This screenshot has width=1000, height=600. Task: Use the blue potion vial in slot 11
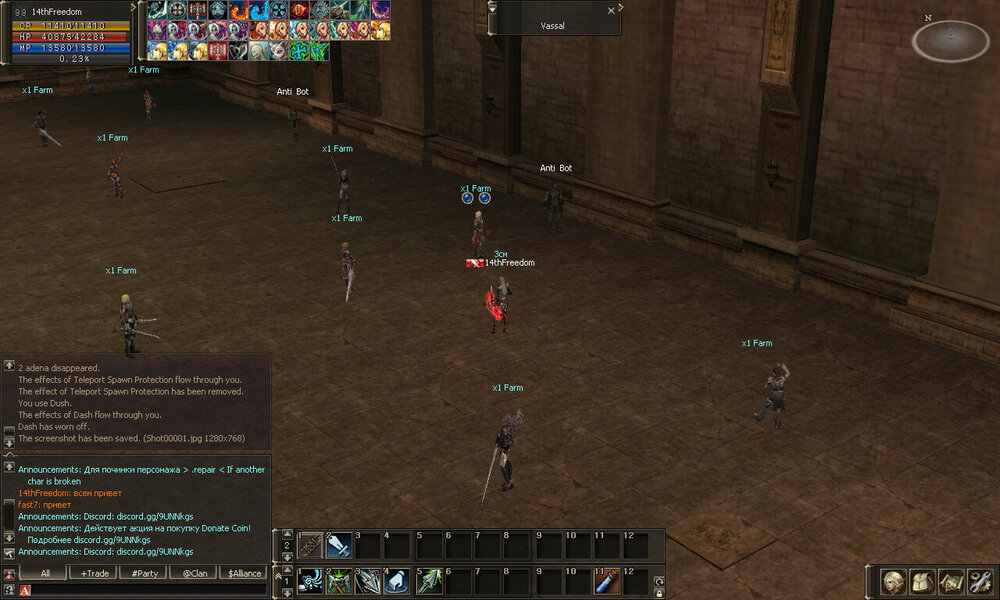[x=608, y=581]
